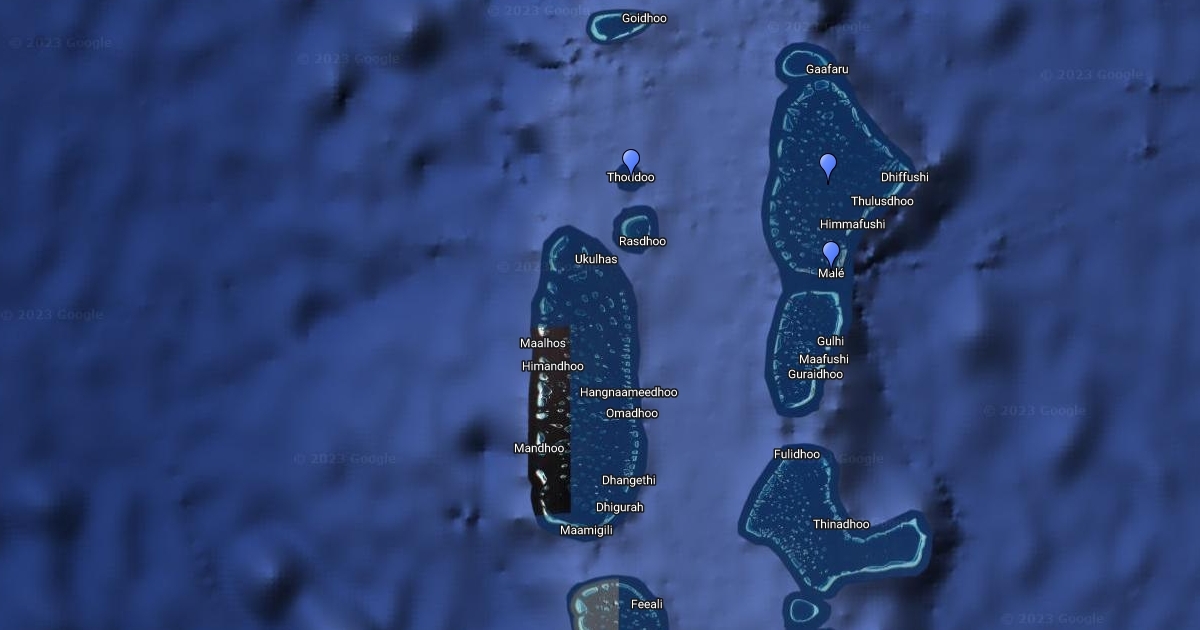This screenshot has height=630, width=1200.
Task: Open the Goidhoo place label
Action: (x=644, y=18)
